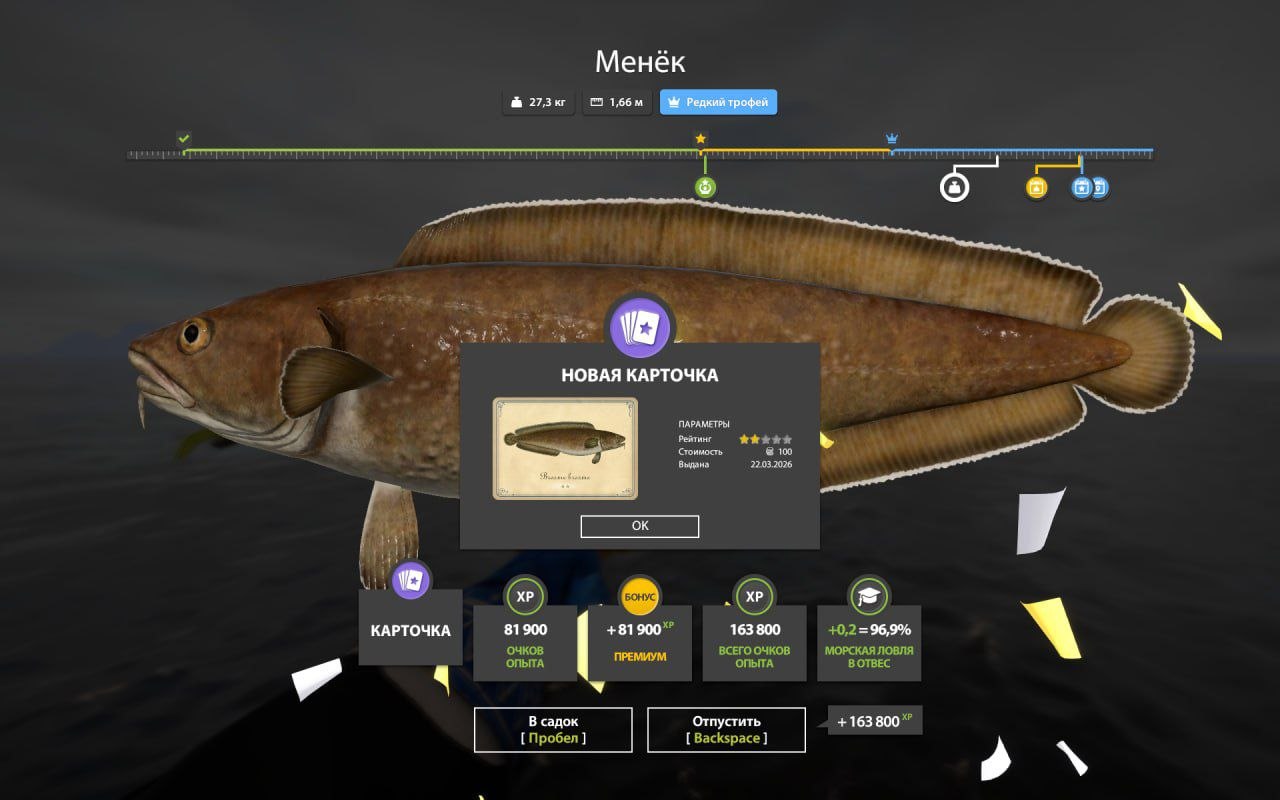1280x800 pixels.
Task: Select the Редкий трофей badge
Action: click(718, 102)
